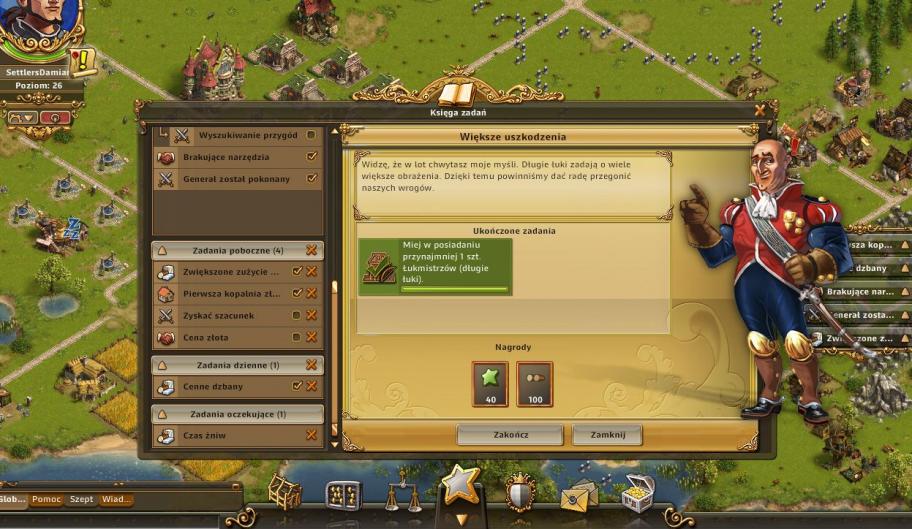Click the quest scroll with exclamation mark
912x529 pixels.
point(84,62)
